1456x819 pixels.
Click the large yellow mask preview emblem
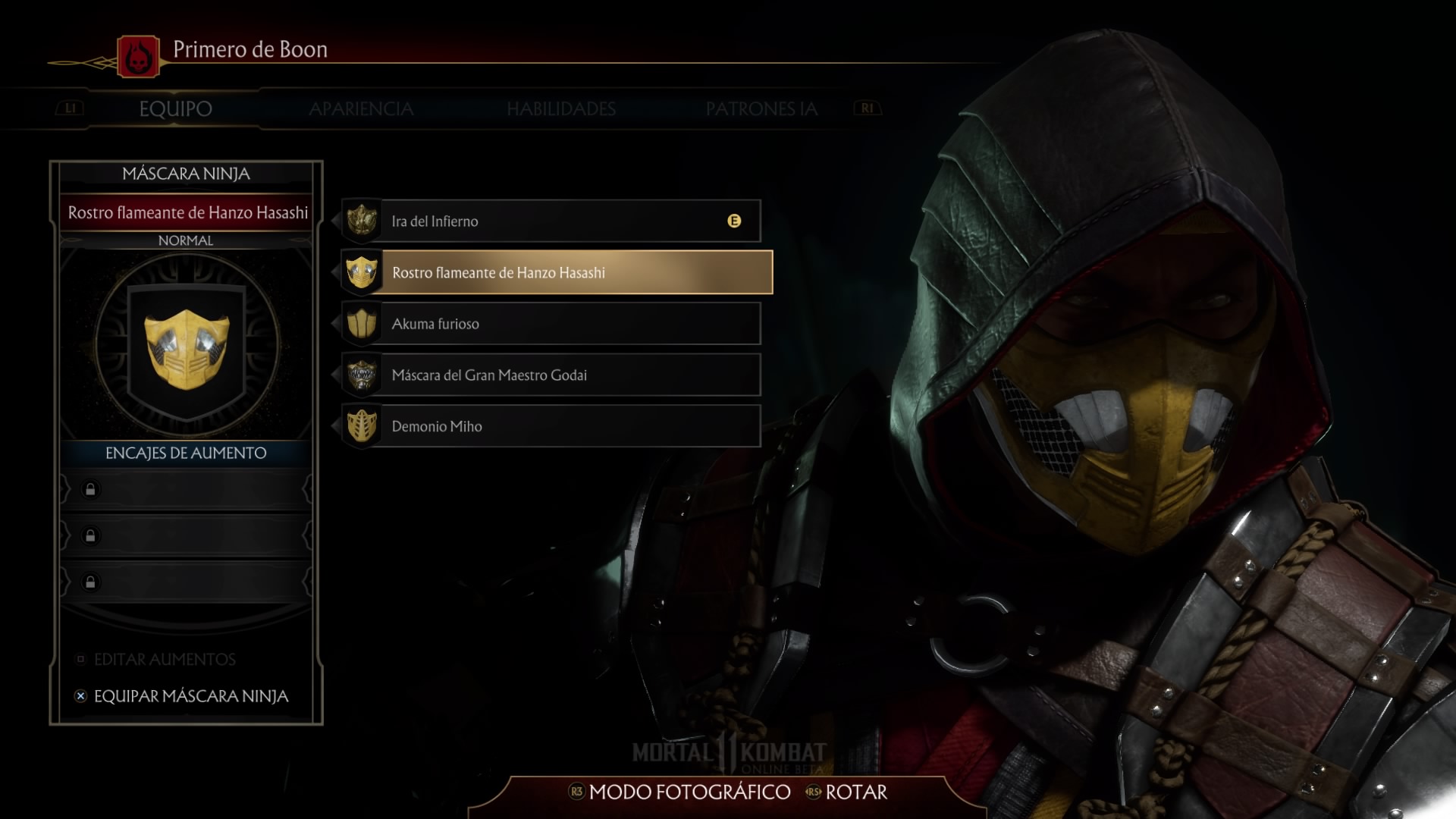(187, 347)
